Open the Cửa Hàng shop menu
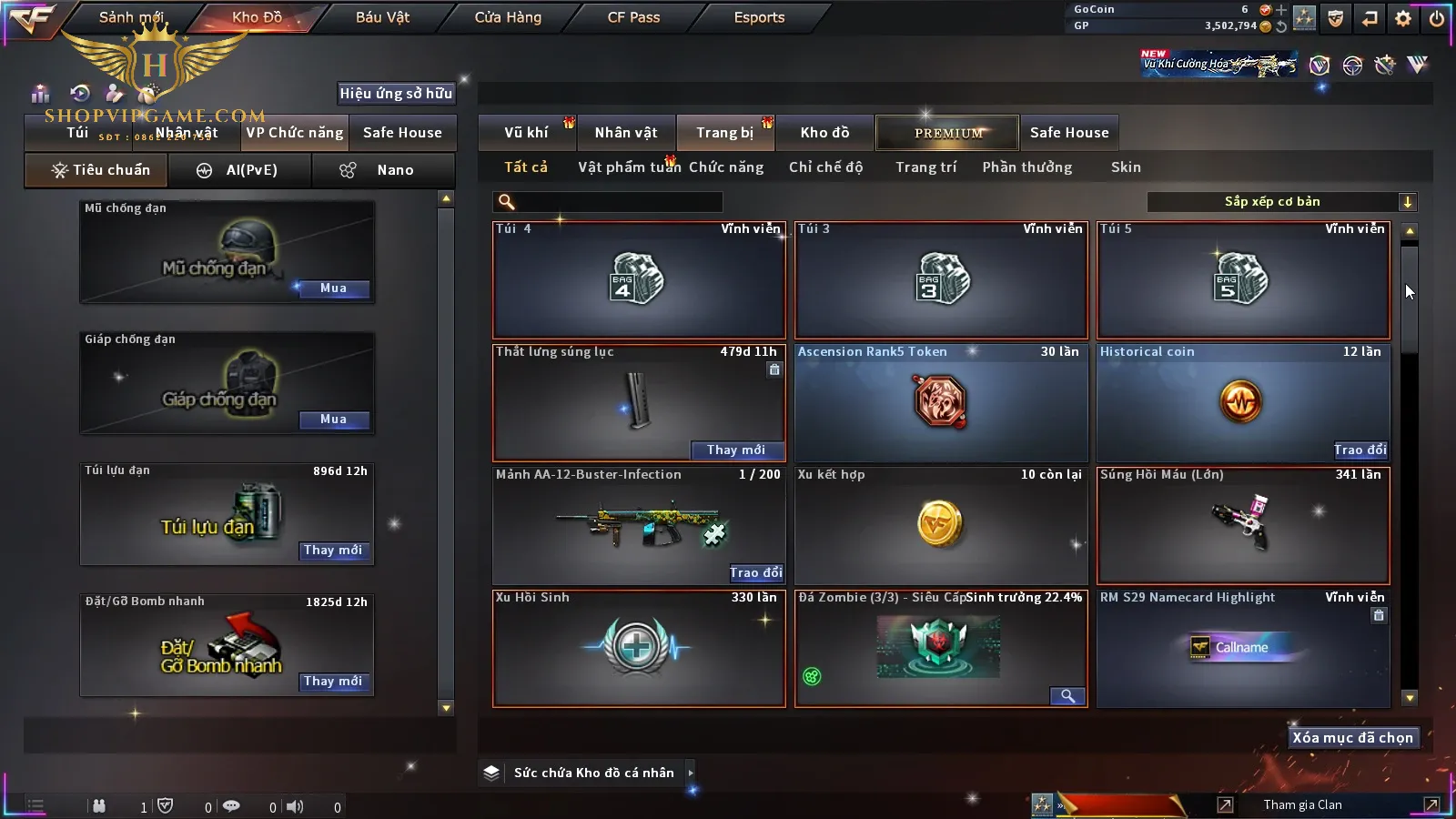1456x819 pixels. (508, 17)
